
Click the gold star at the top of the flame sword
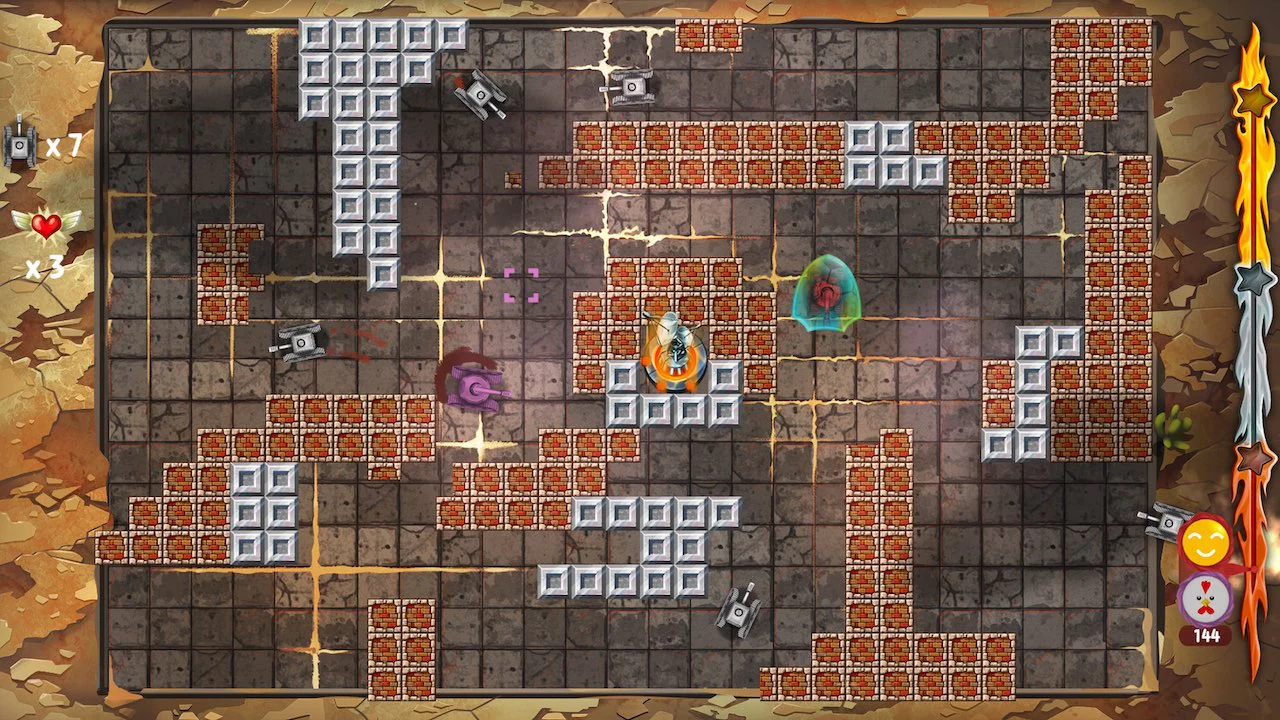[1254, 98]
